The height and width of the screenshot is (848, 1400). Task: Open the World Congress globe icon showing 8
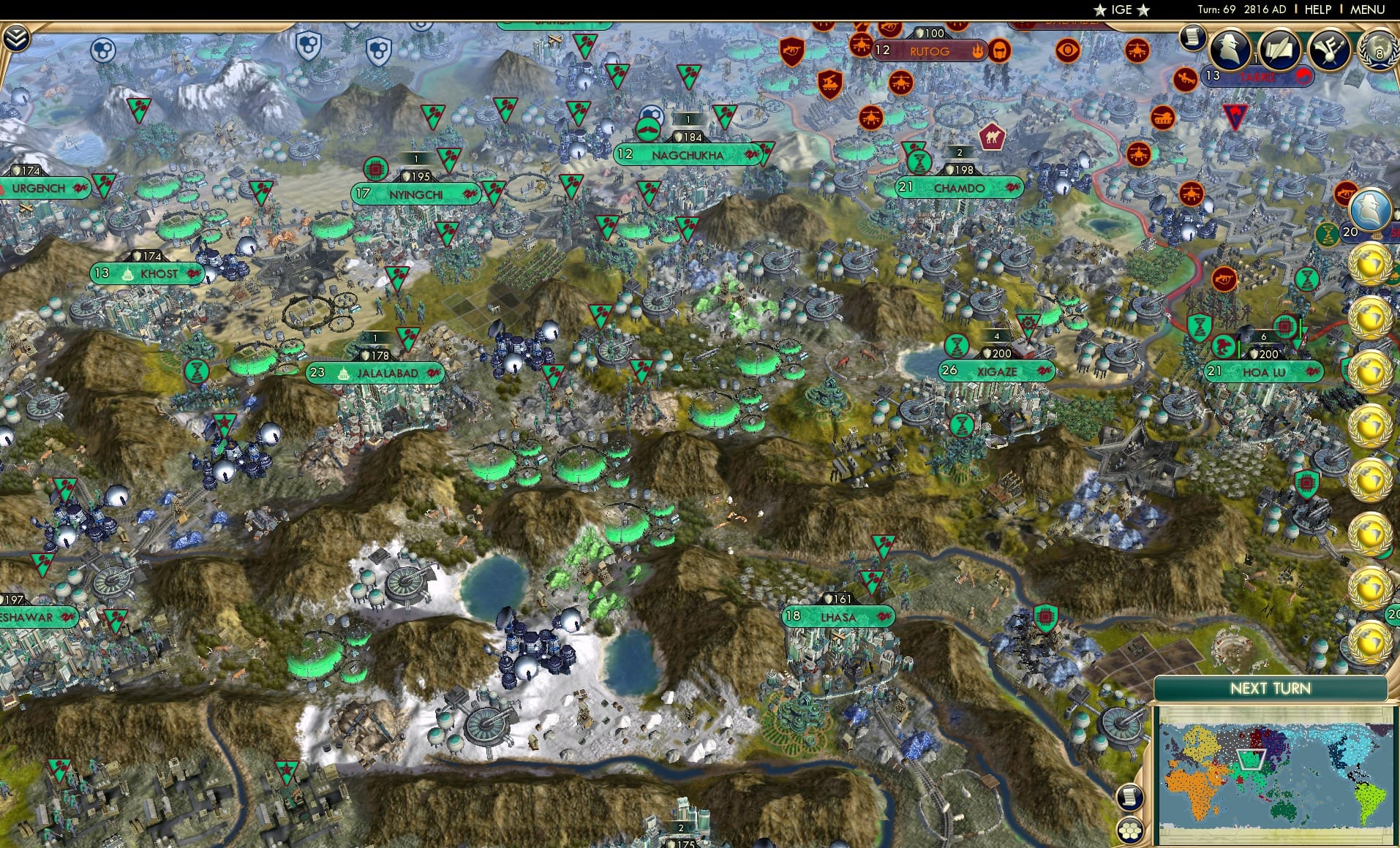(1378, 50)
